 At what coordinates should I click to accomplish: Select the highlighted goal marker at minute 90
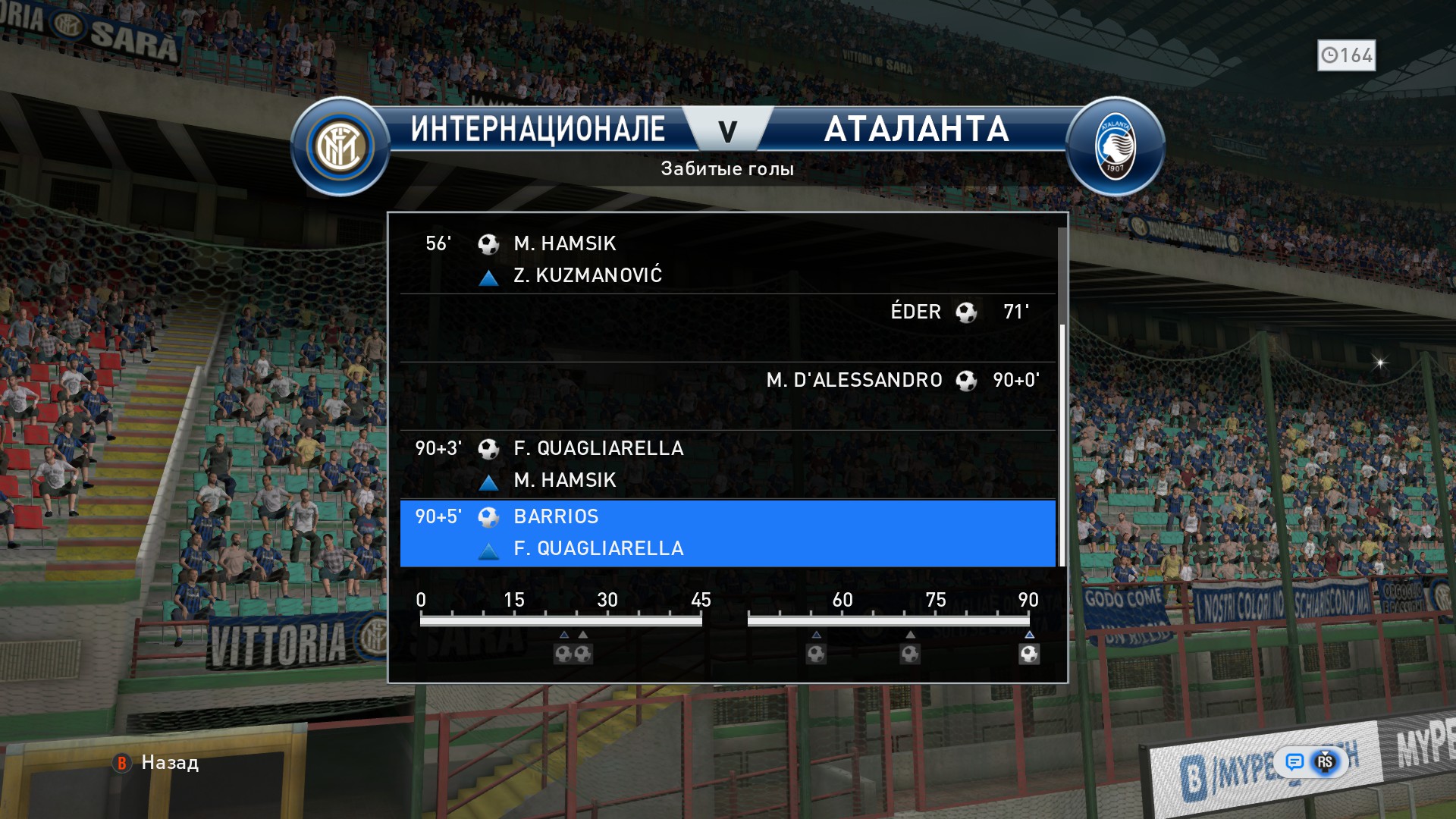1029,654
